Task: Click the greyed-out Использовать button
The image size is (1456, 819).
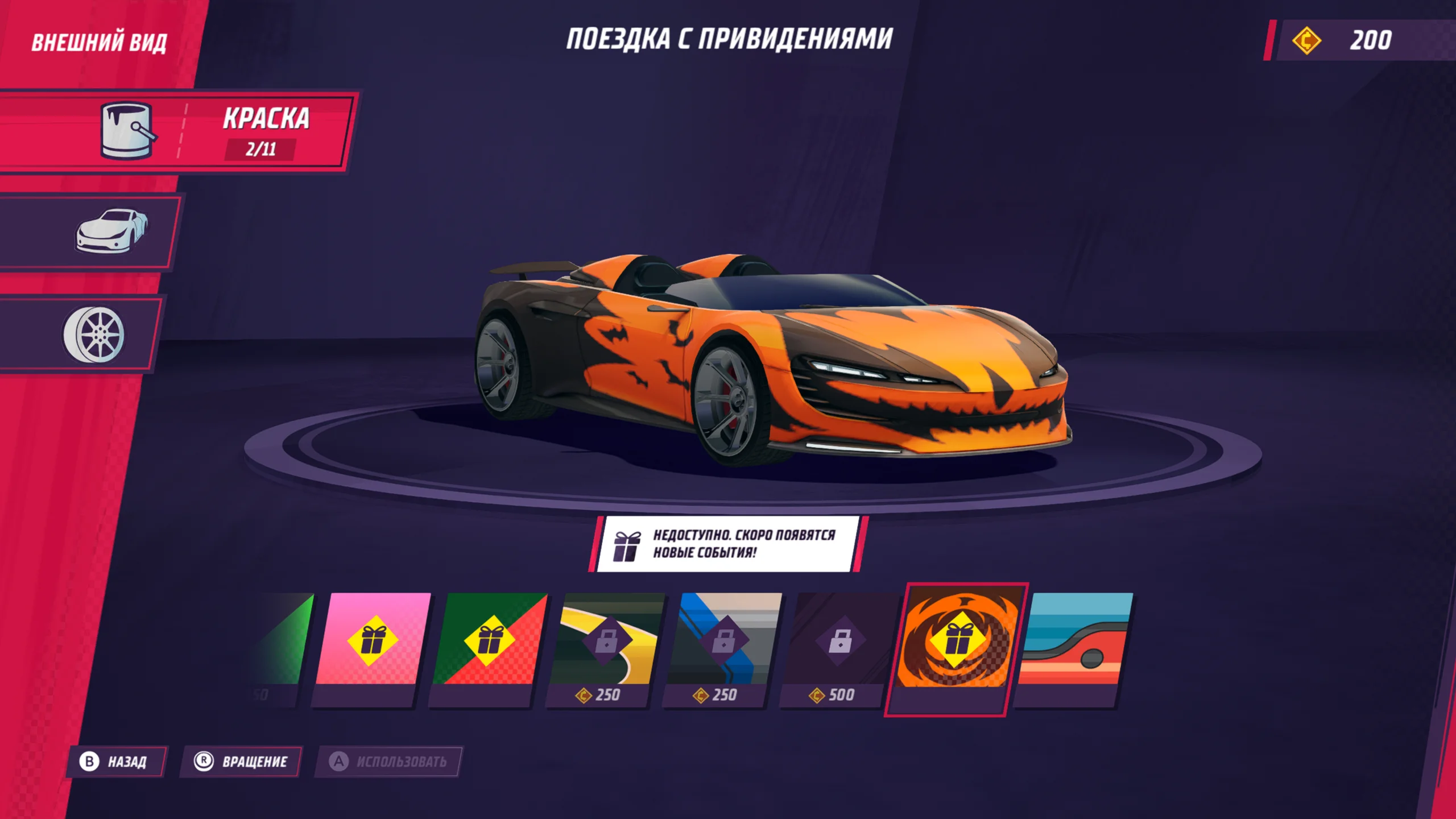Action: coord(389,762)
